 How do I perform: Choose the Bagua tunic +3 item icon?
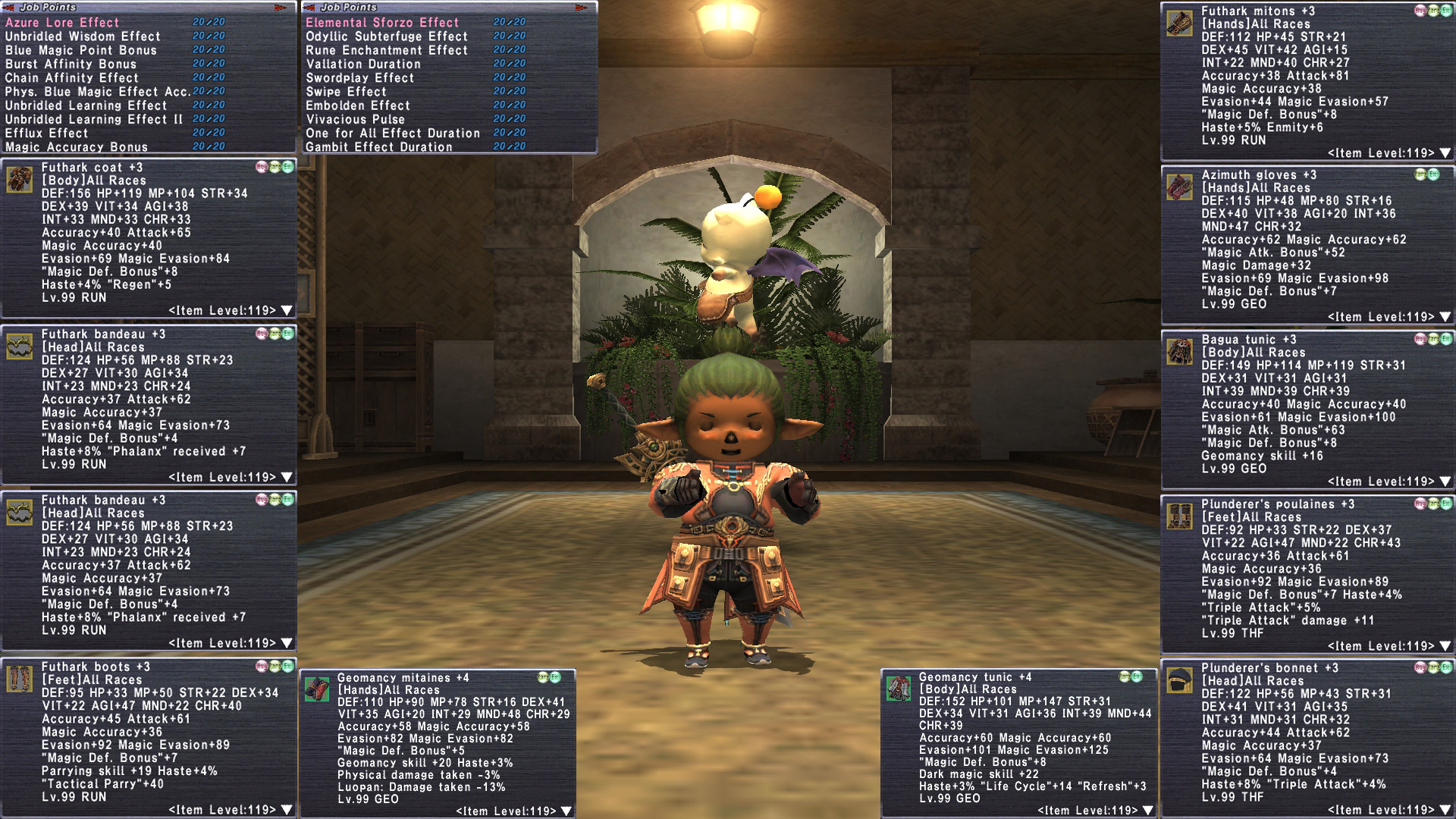[x=1179, y=352]
